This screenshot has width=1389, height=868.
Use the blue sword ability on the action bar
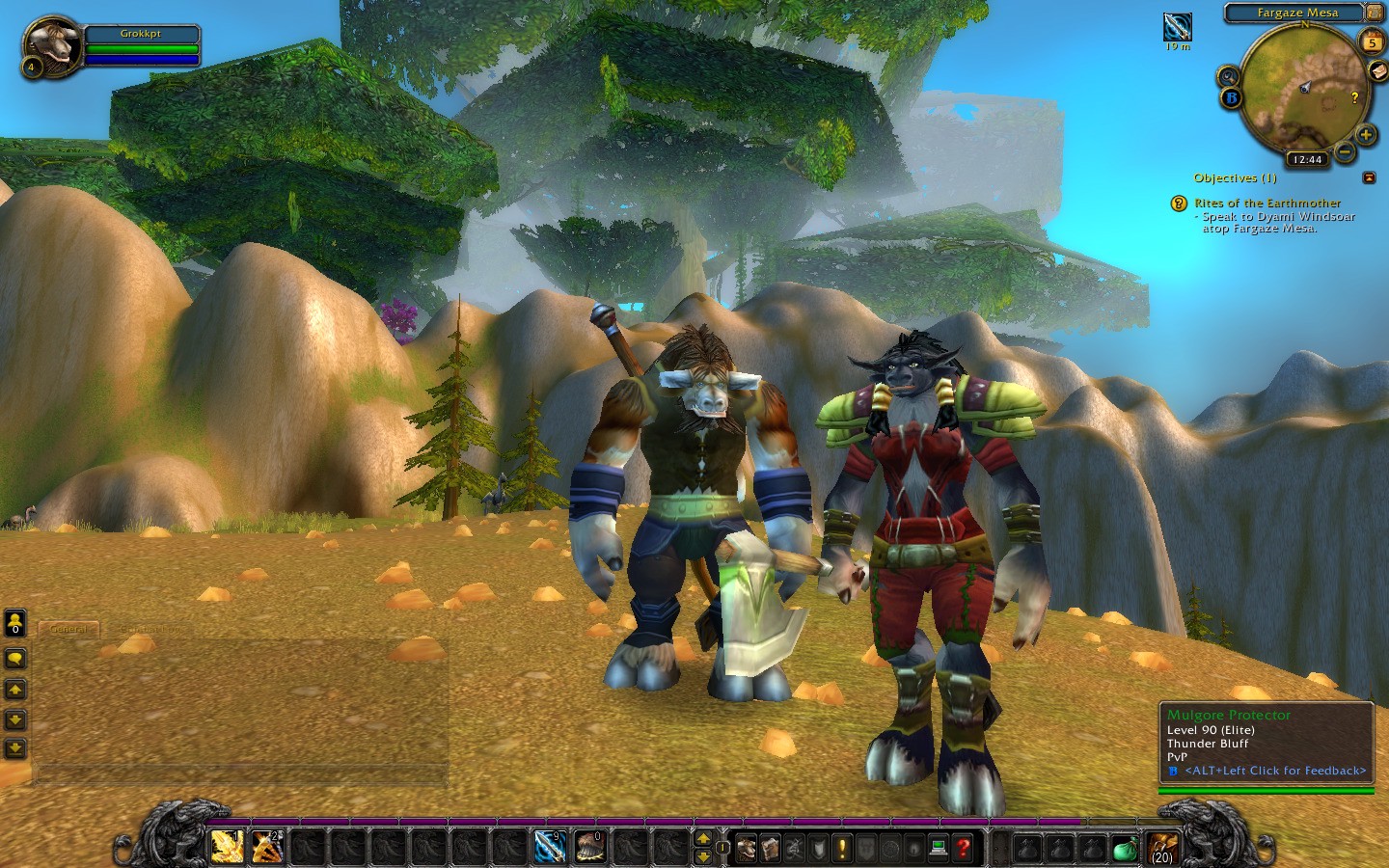pos(550,847)
